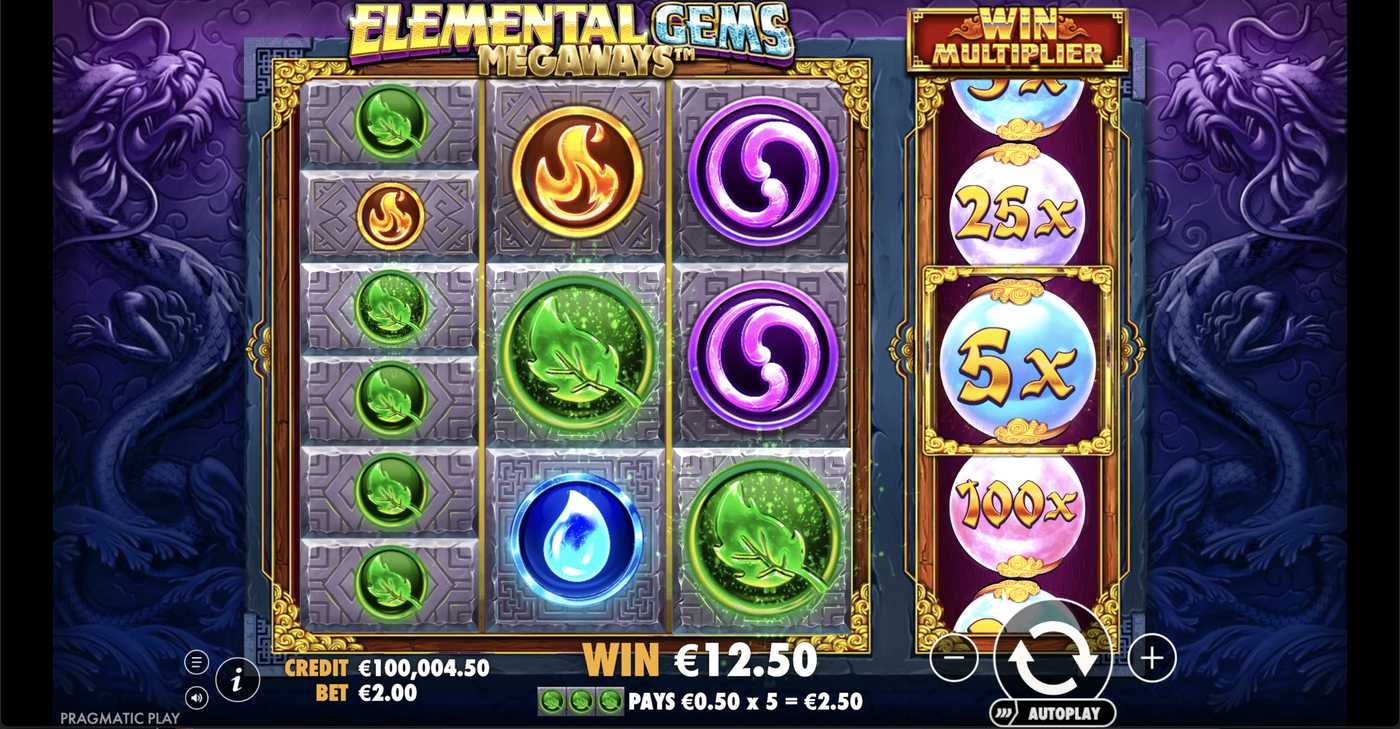
Task: Click the WIN MULTIPLIER banner
Action: (x=1016, y=40)
